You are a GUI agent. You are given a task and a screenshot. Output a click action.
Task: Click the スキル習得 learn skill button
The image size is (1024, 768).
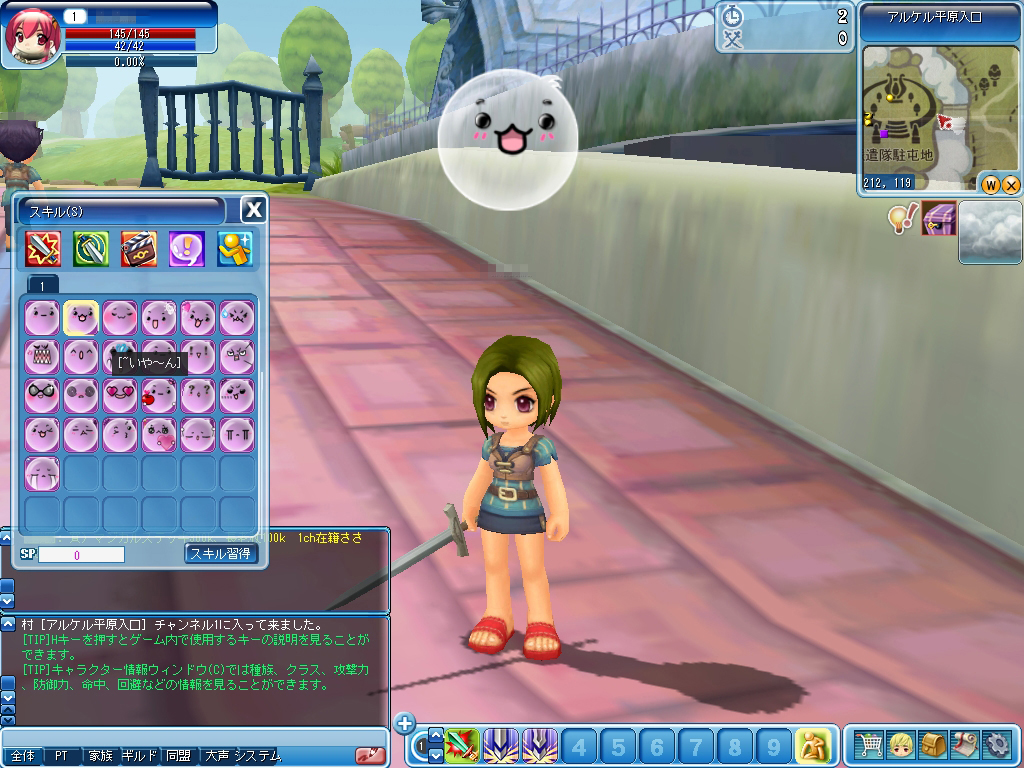pyautogui.click(x=221, y=553)
